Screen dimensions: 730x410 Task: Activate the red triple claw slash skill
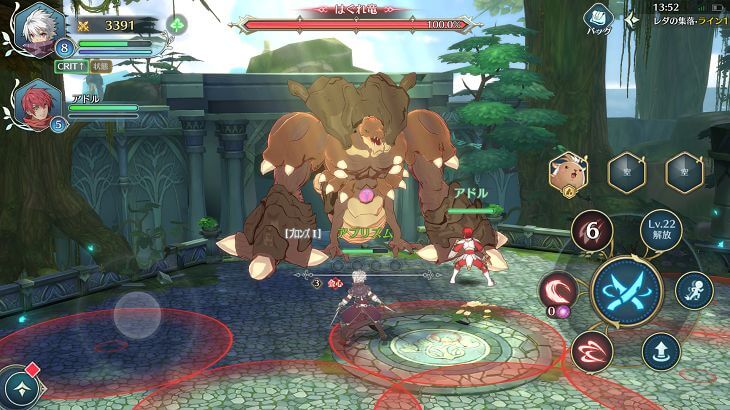pyautogui.click(x=592, y=351)
